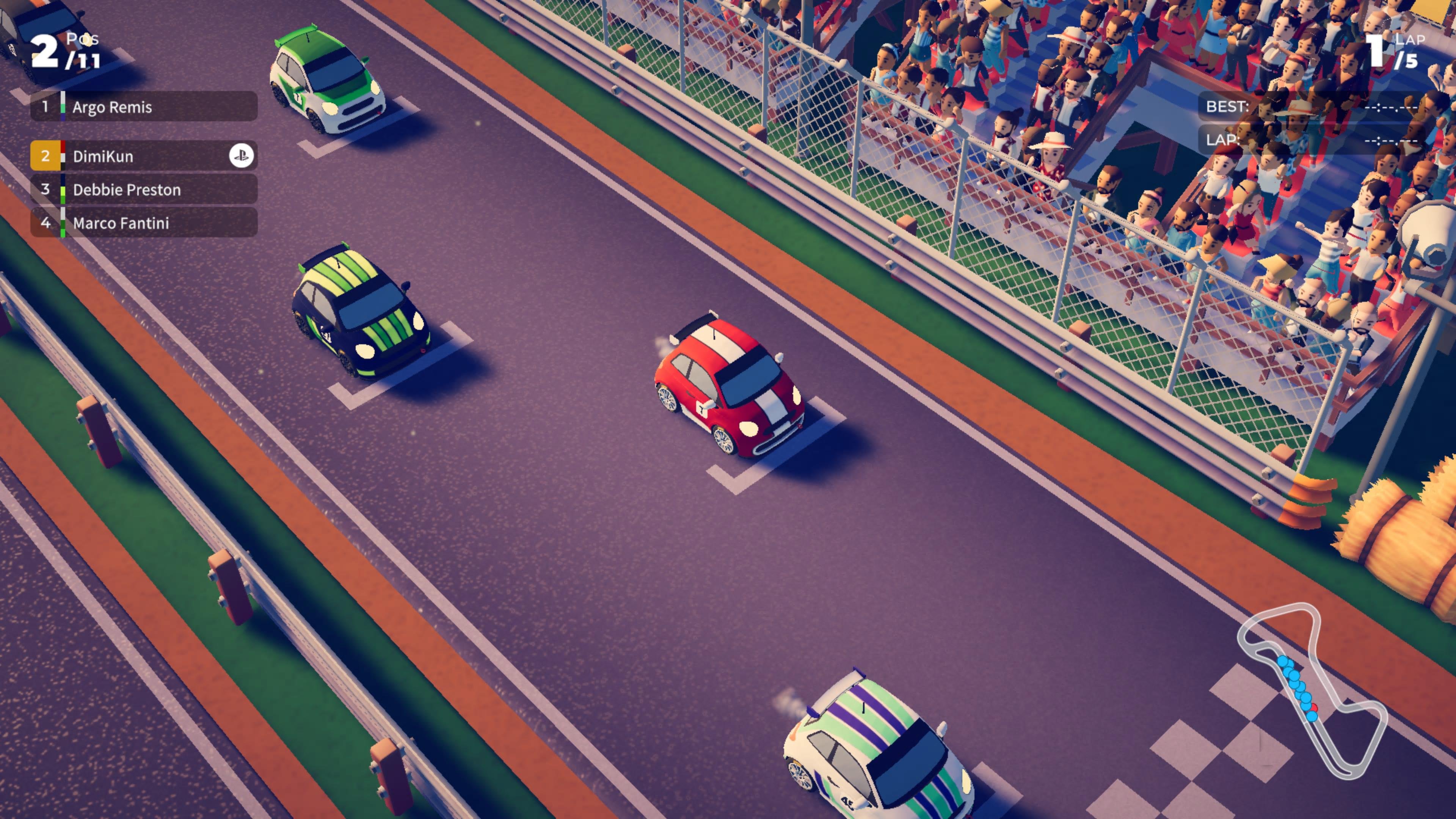Click the Argo Remis name text

pyautogui.click(x=113, y=107)
